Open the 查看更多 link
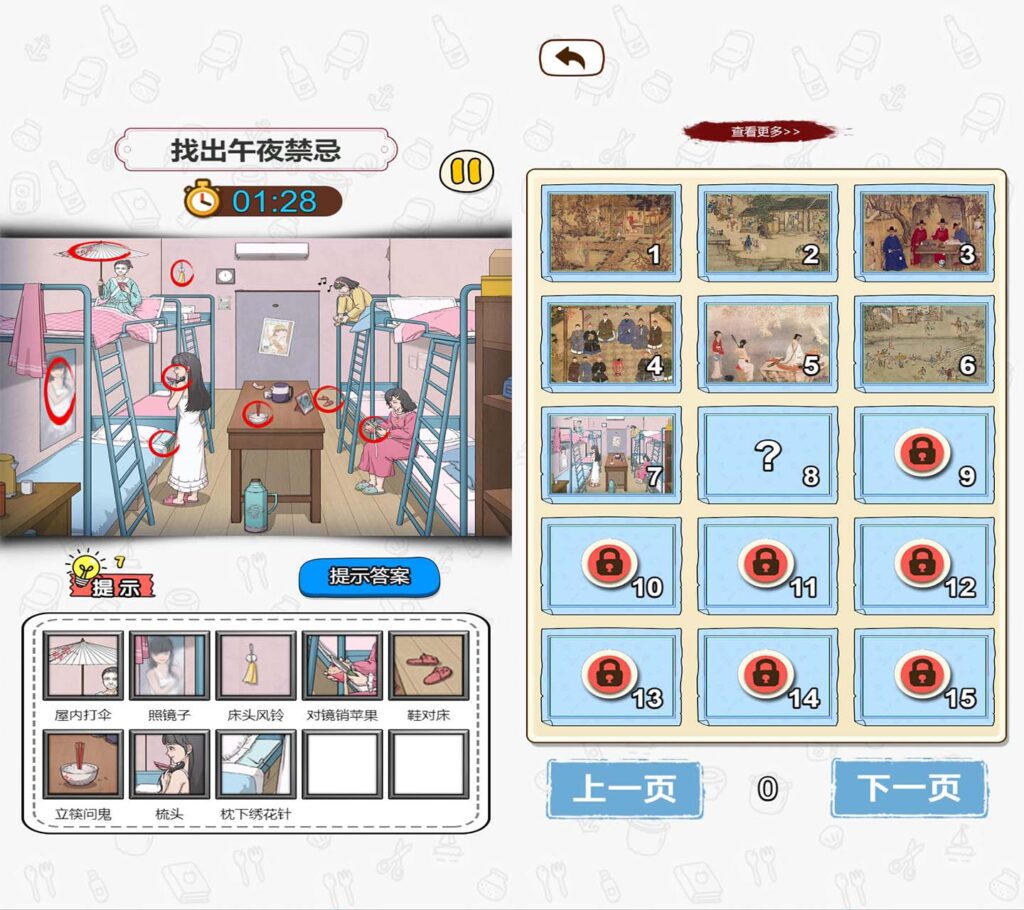1024x910 pixels. pos(764,131)
